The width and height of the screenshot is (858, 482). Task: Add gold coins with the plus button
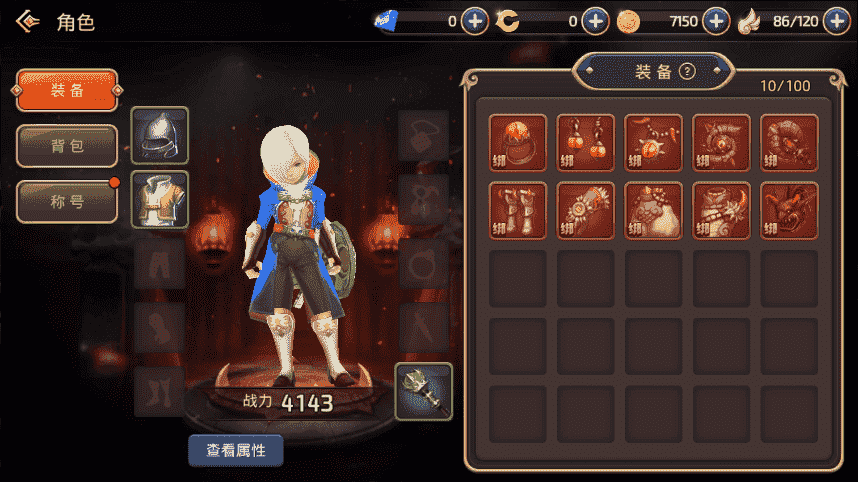click(716, 20)
